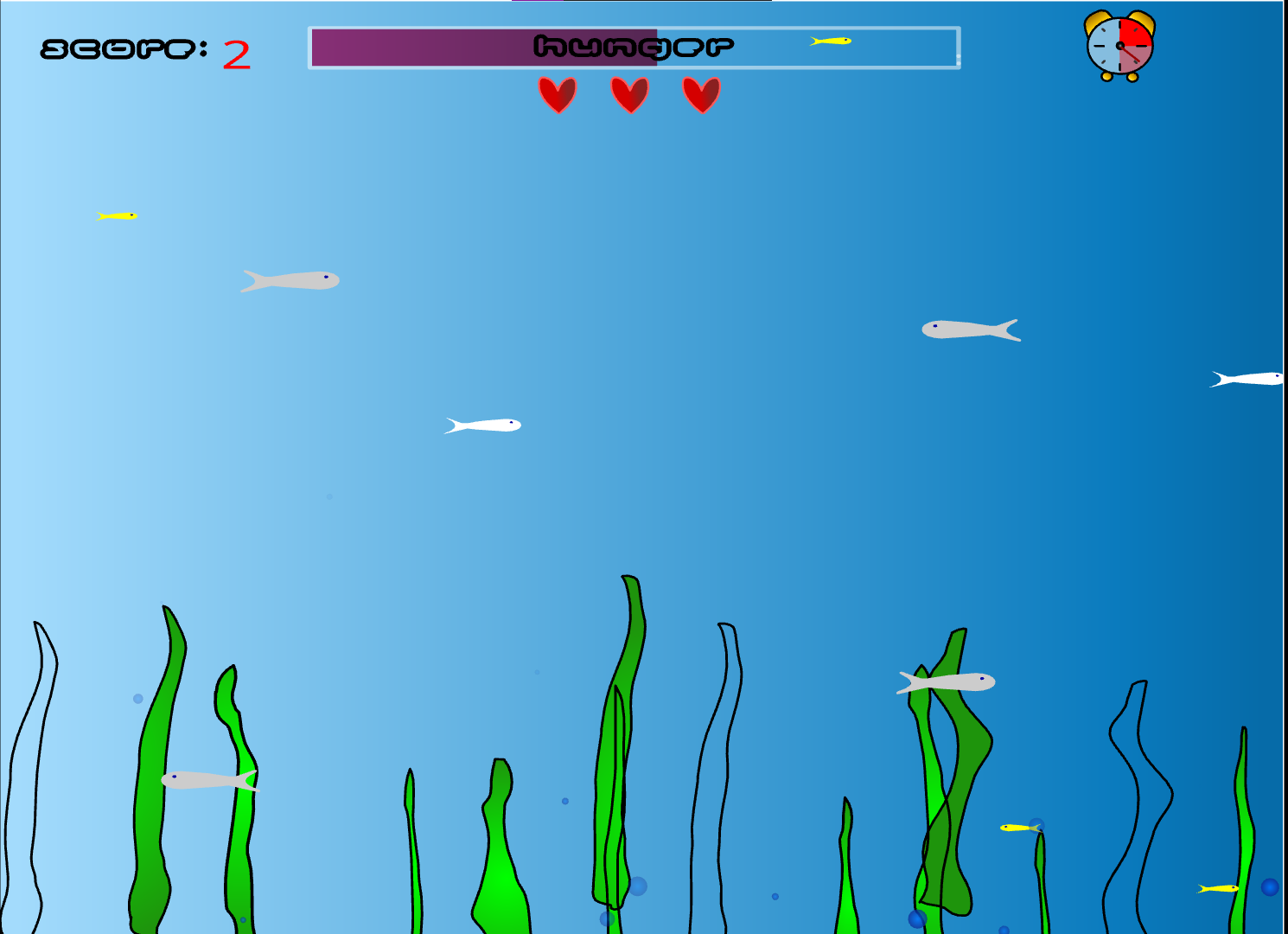
Task: Click the rightmost red heart icon
Action: 700,93
